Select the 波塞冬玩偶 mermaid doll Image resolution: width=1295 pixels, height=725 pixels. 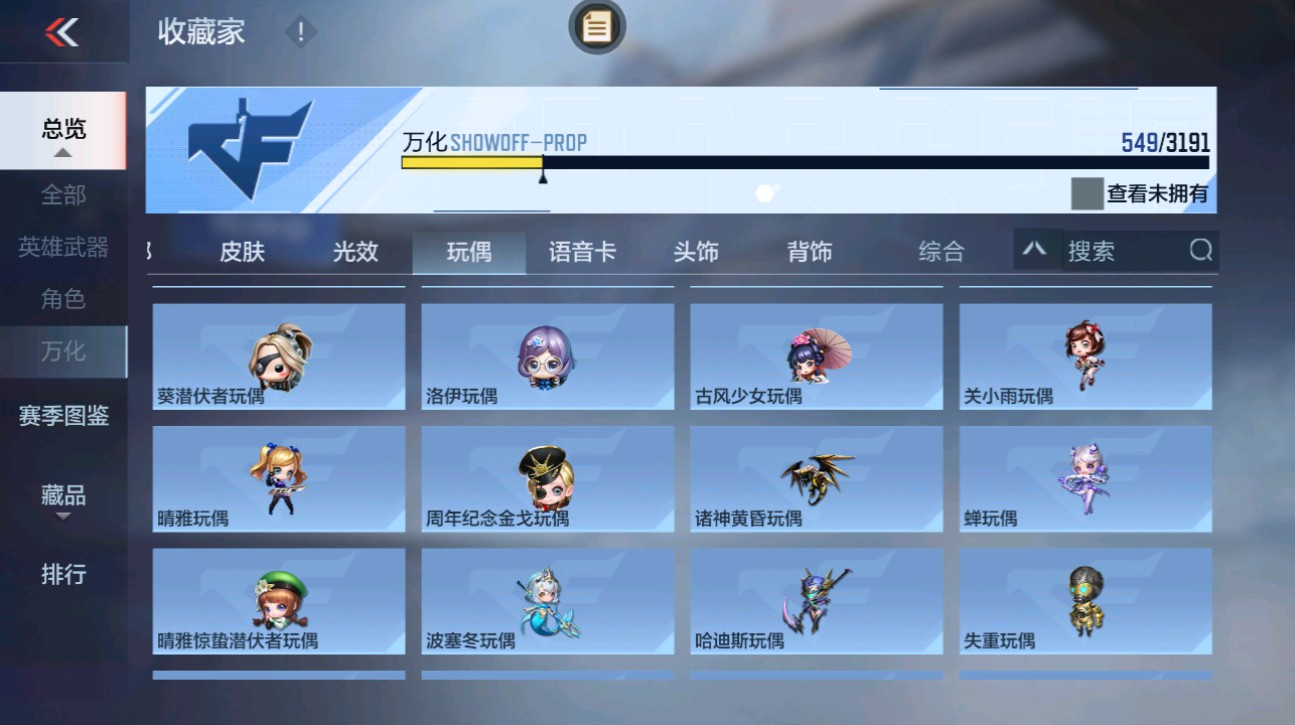click(546, 600)
